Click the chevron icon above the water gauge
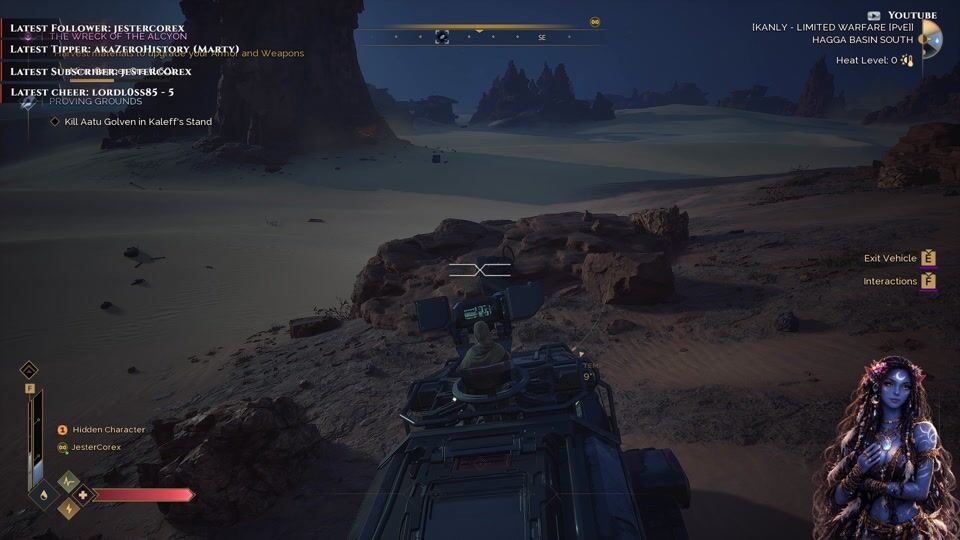The width and height of the screenshot is (960, 540). coord(29,369)
